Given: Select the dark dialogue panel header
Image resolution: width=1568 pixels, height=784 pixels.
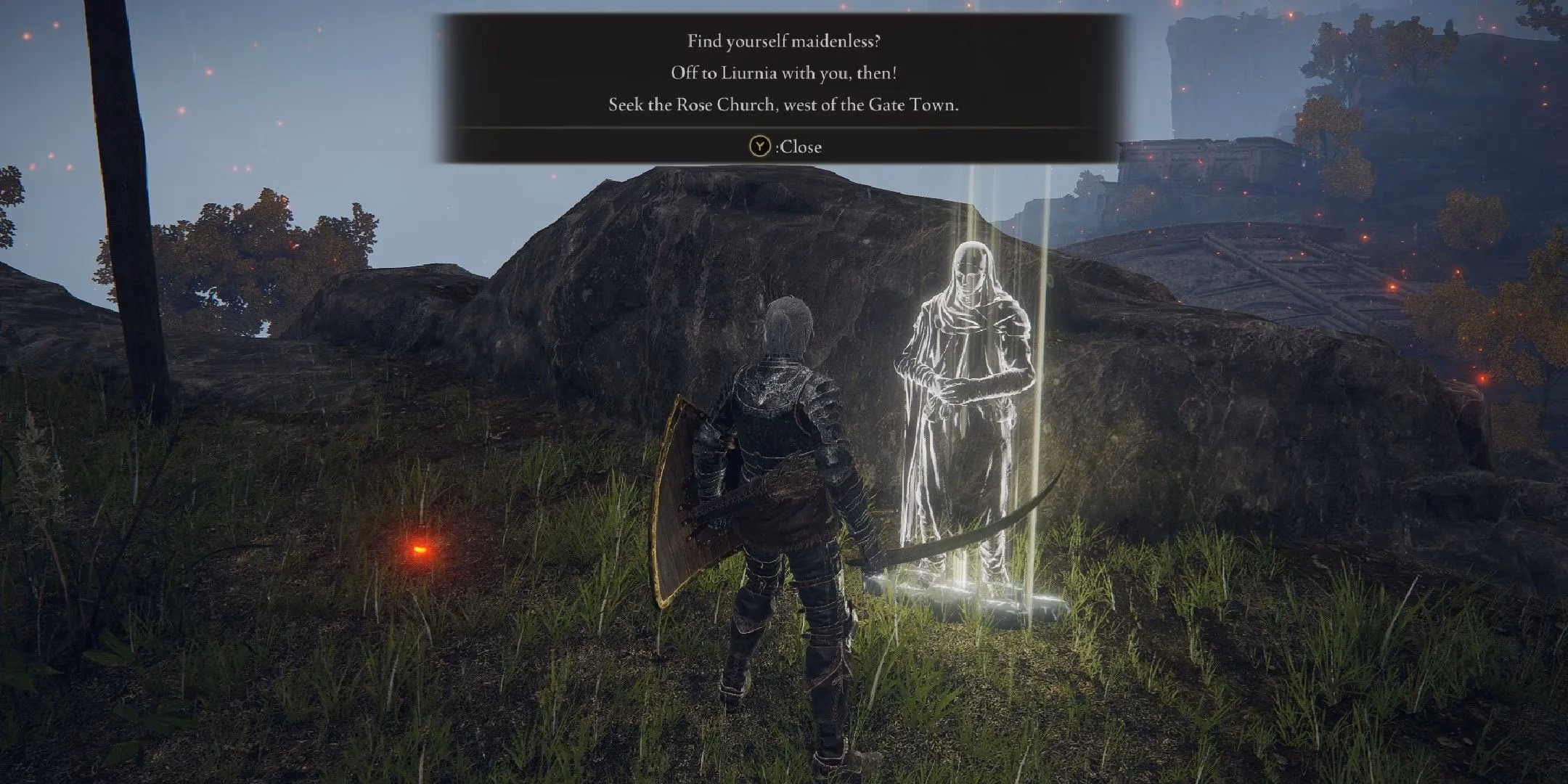Looking at the screenshot, I should pyautogui.click(x=773, y=22).
